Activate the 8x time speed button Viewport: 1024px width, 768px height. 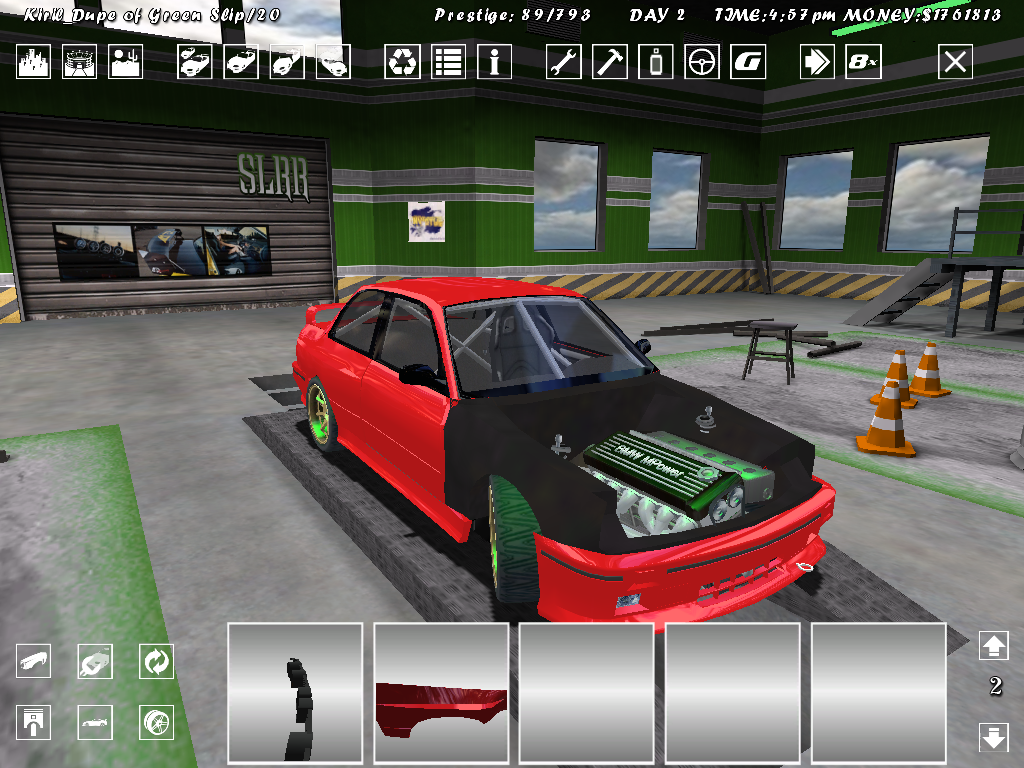point(863,62)
